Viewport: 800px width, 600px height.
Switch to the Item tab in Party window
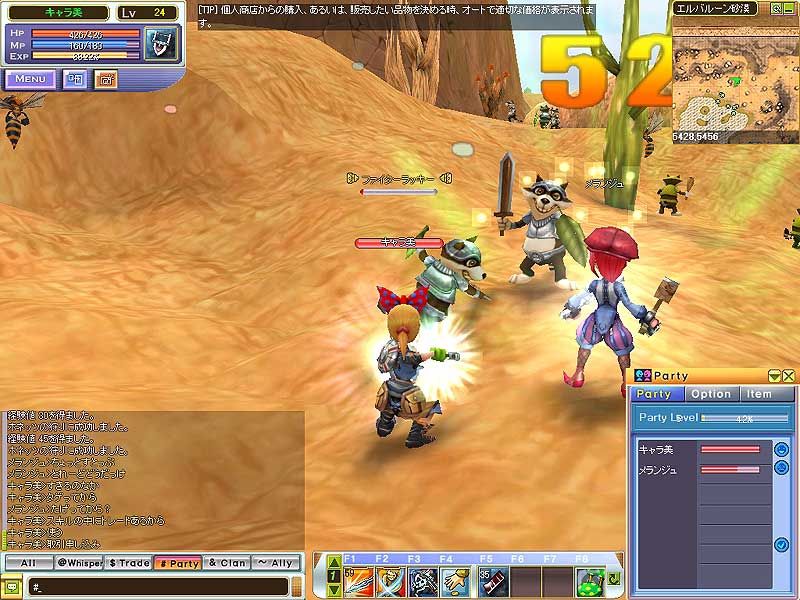(760, 394)
